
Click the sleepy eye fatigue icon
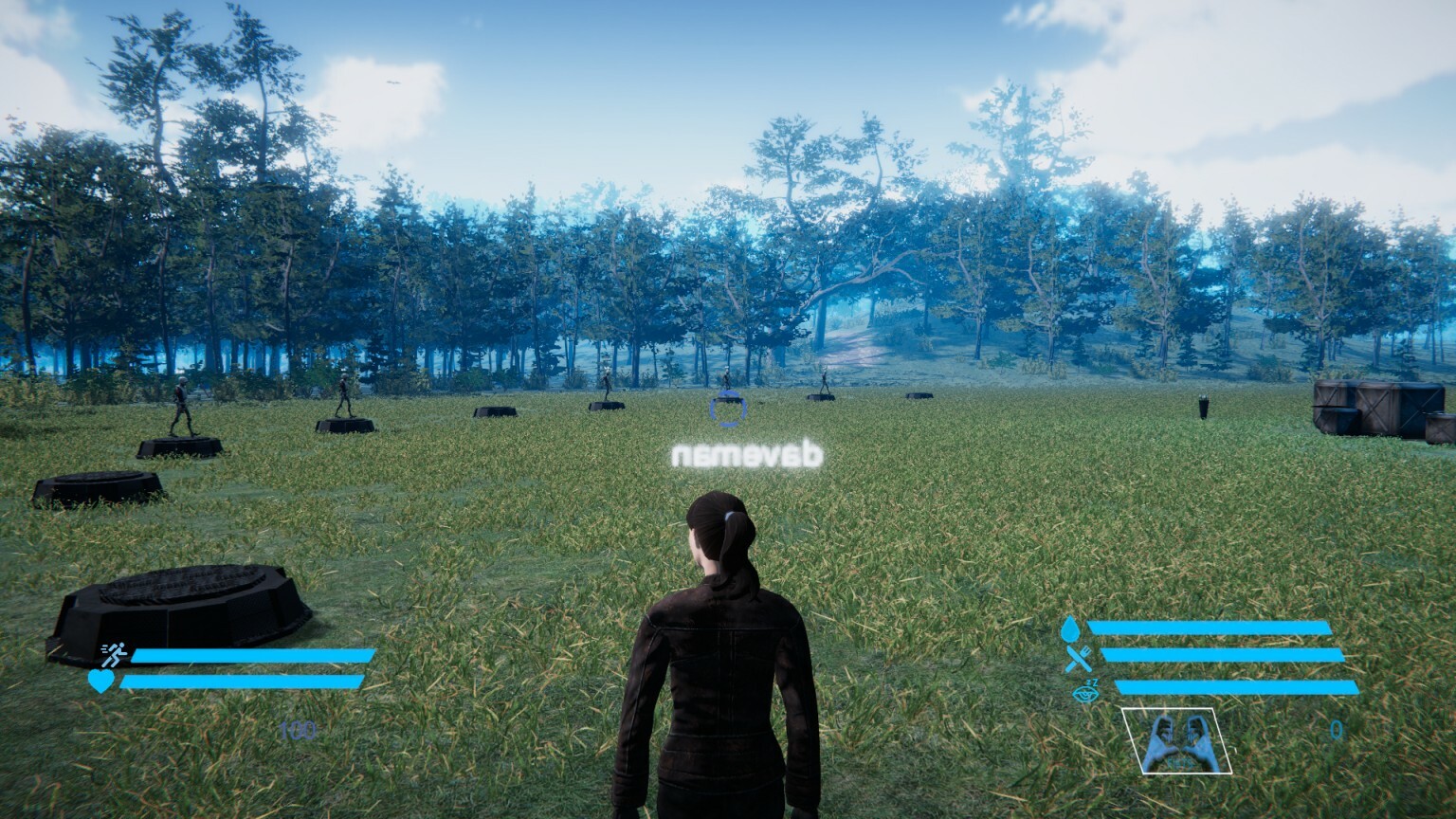point(1084,691)
